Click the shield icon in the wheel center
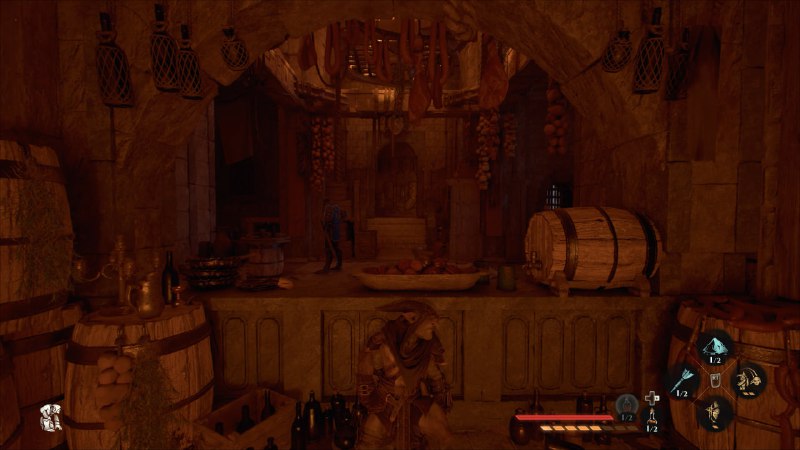The image size is (800, 450). coord(716,380)
